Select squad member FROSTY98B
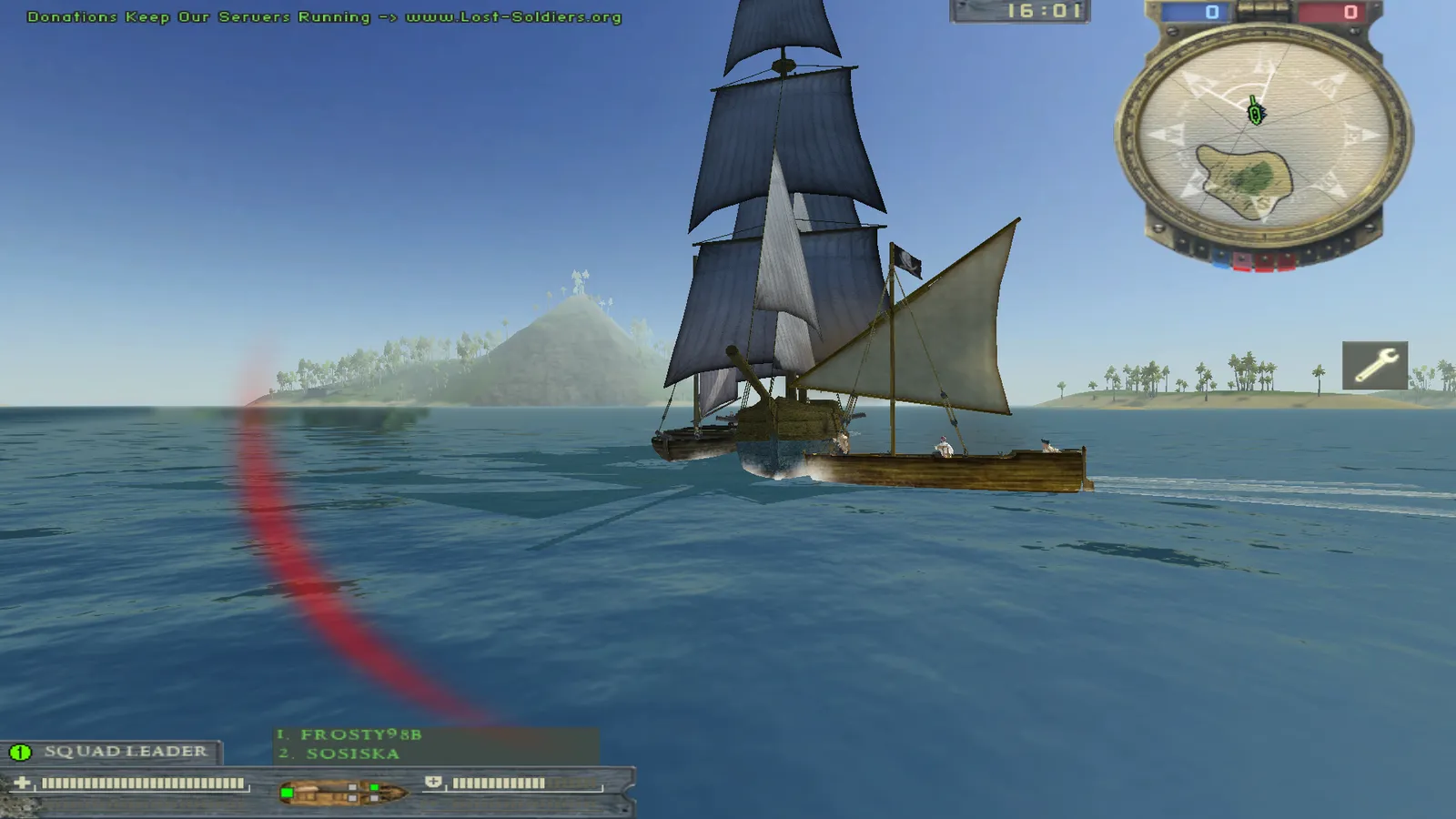Image resolution: width=1456 pixels, height=819 pixels. coord(360,734)
